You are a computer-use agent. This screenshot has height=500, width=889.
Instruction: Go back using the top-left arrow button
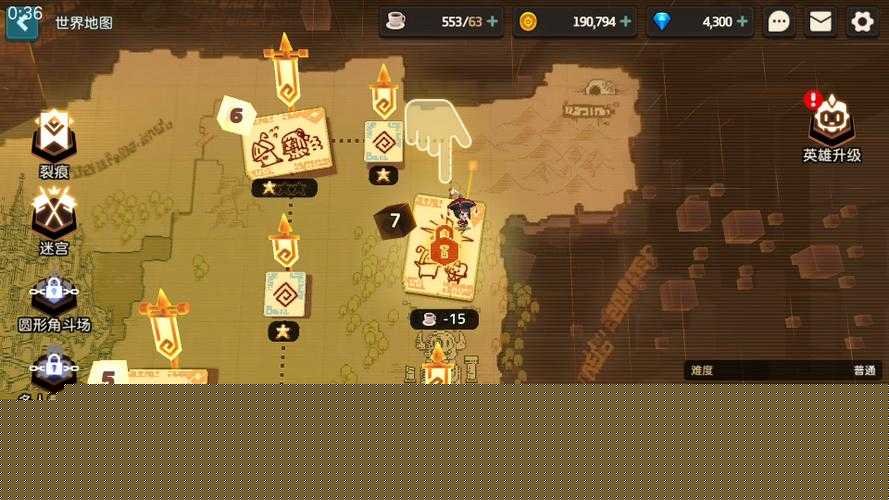21,23
